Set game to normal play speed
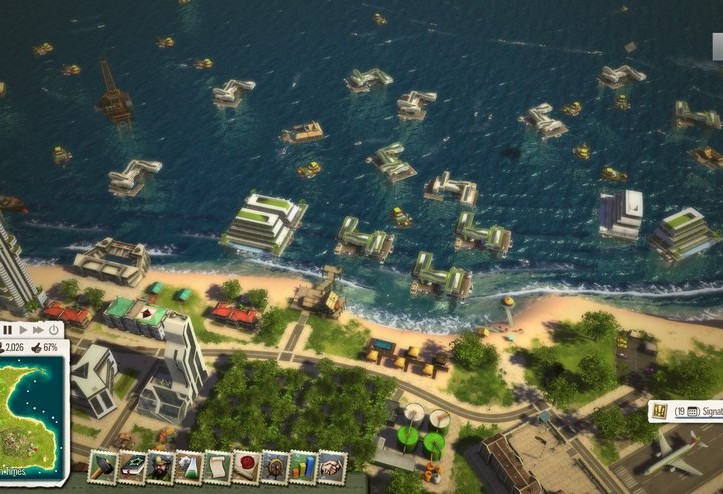The width and height of the screenshot is (723, 494). pyautogui.click(x=22, y=329)
